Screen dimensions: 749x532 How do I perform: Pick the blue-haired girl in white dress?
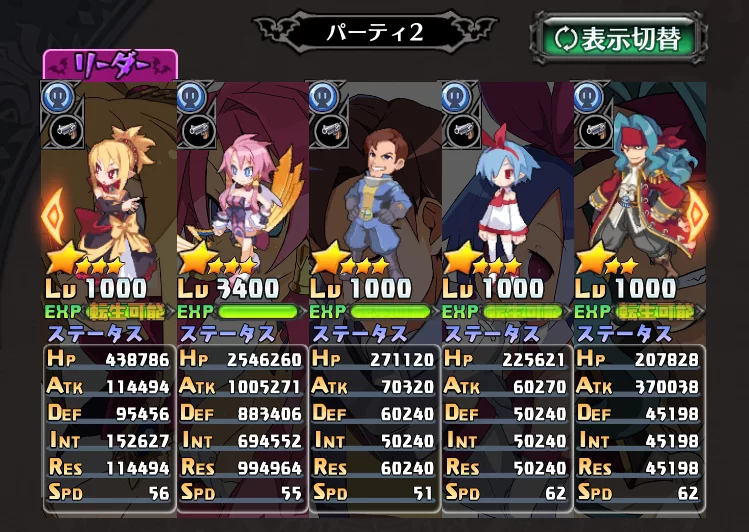click(x=506, y=200)
